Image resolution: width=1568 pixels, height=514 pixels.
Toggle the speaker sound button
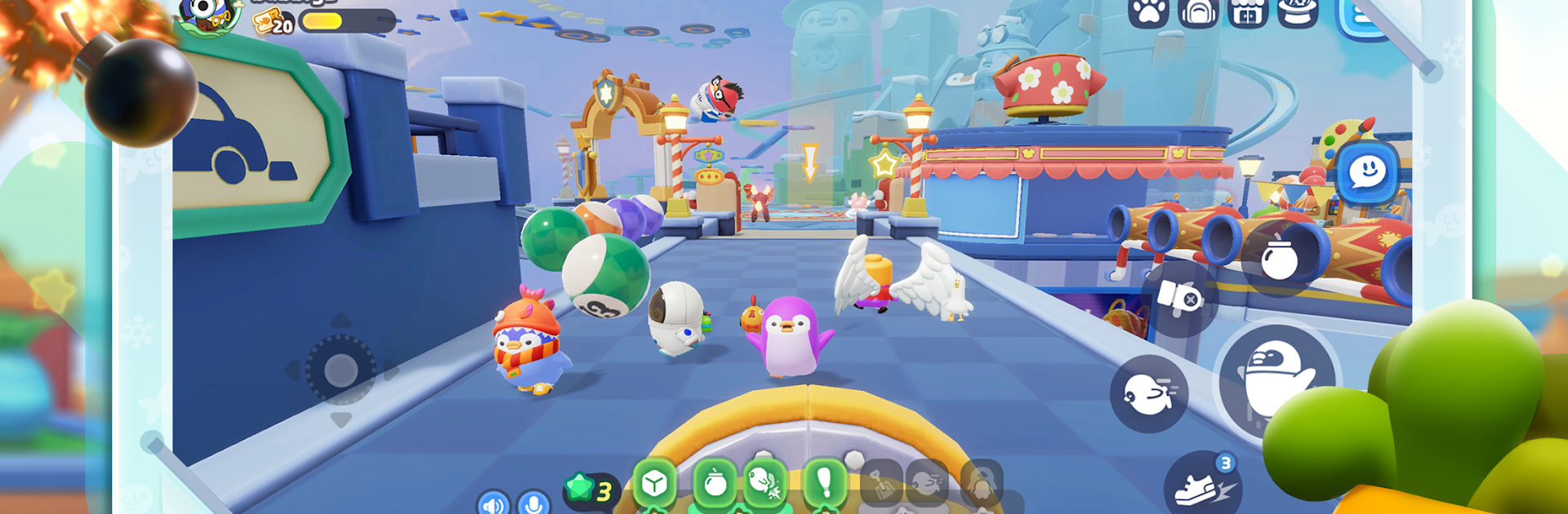point(493,503)
